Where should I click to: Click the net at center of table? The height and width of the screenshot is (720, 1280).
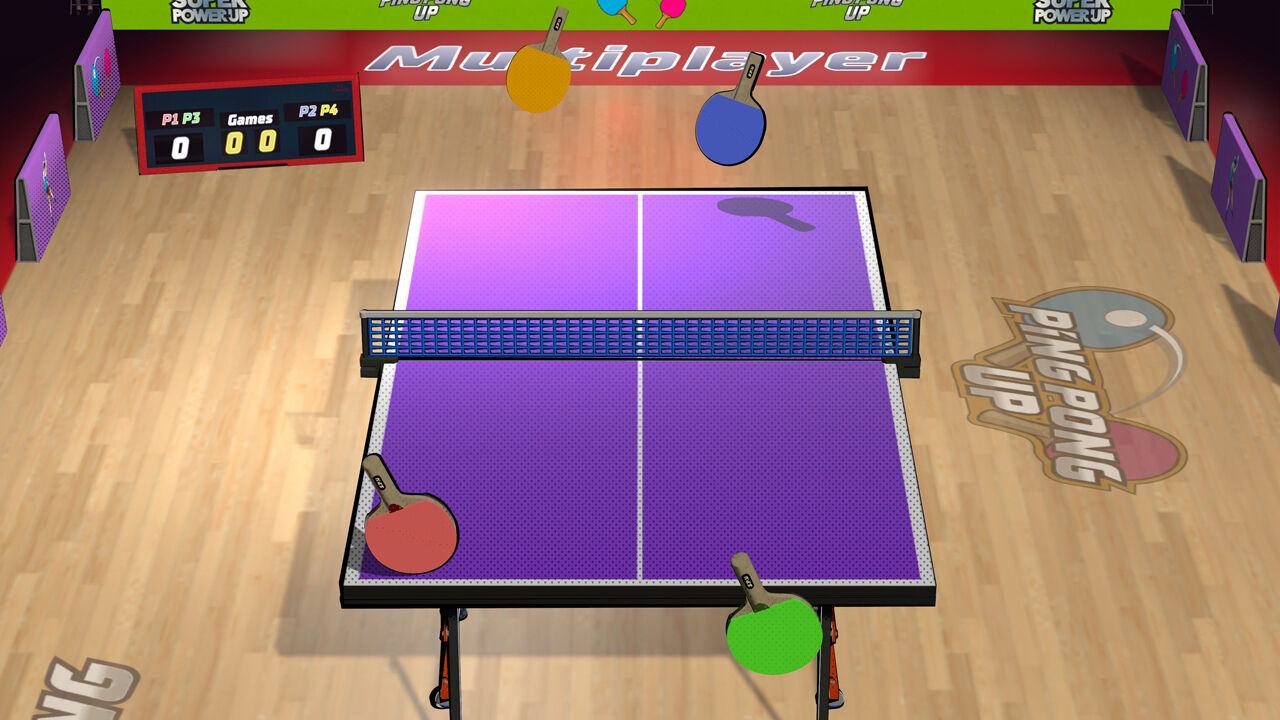[x=640, y=335]
